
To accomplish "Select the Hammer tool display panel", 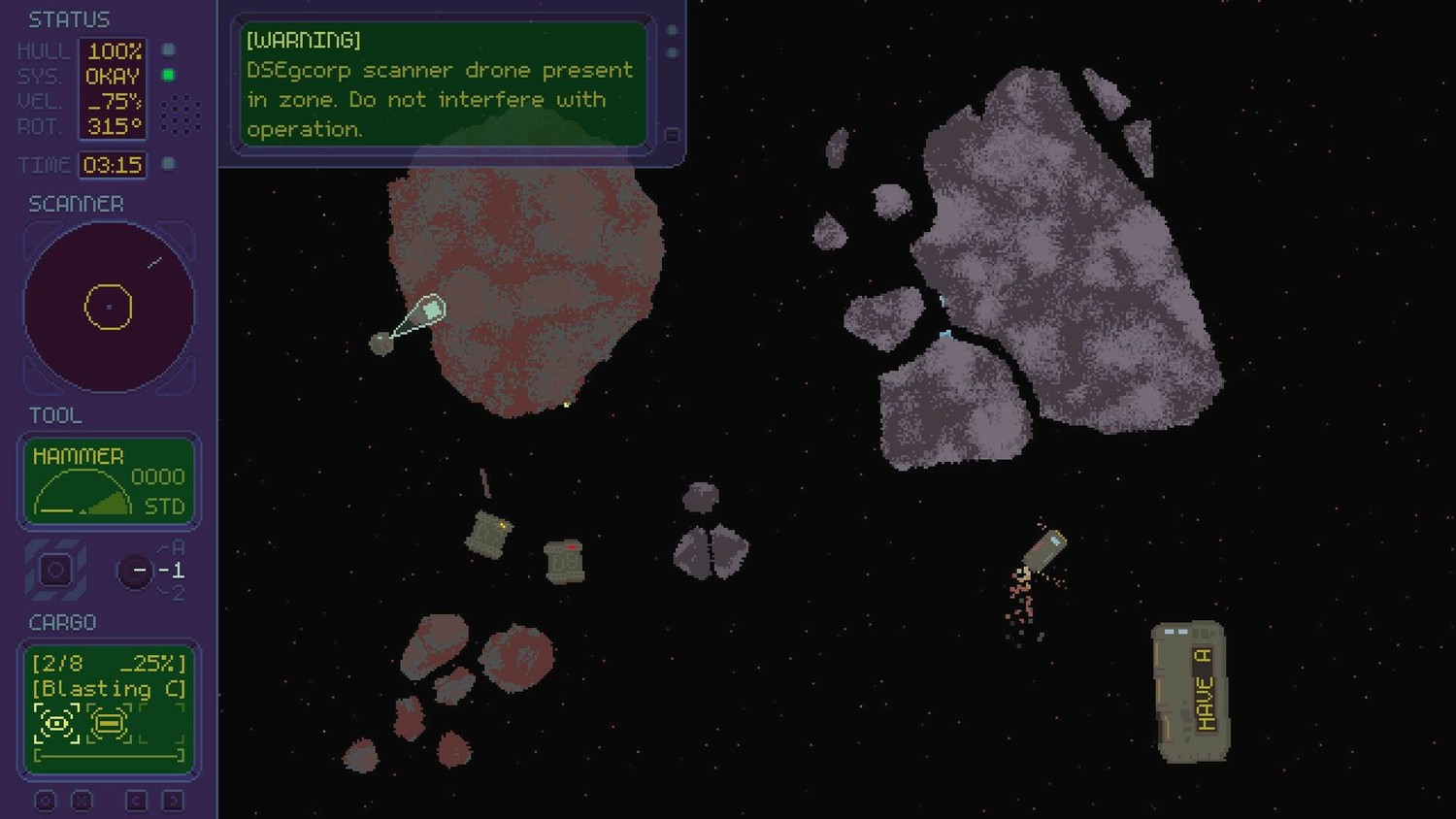I will [109, 481].
